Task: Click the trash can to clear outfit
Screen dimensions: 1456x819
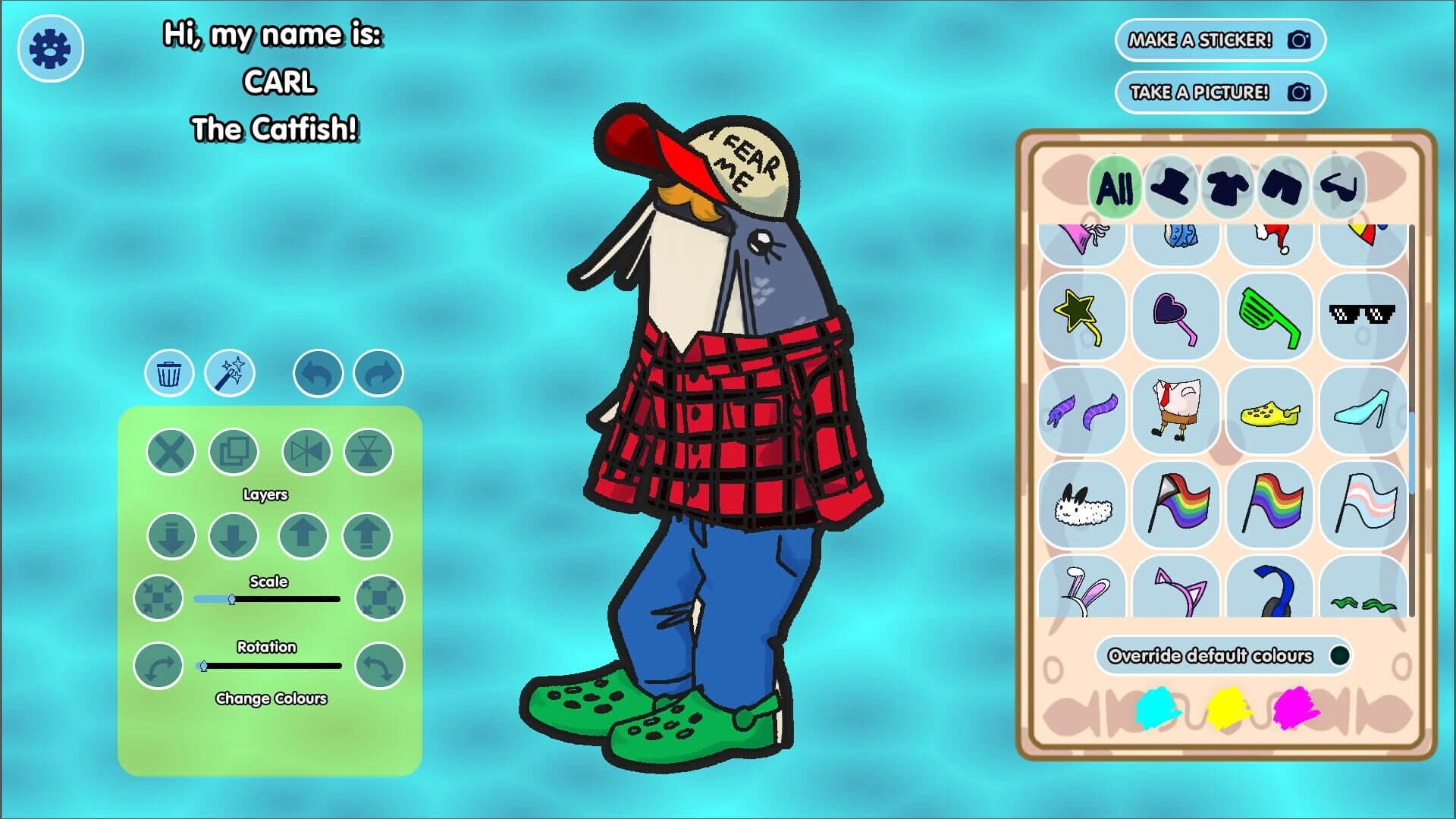Action: (168, 372)
